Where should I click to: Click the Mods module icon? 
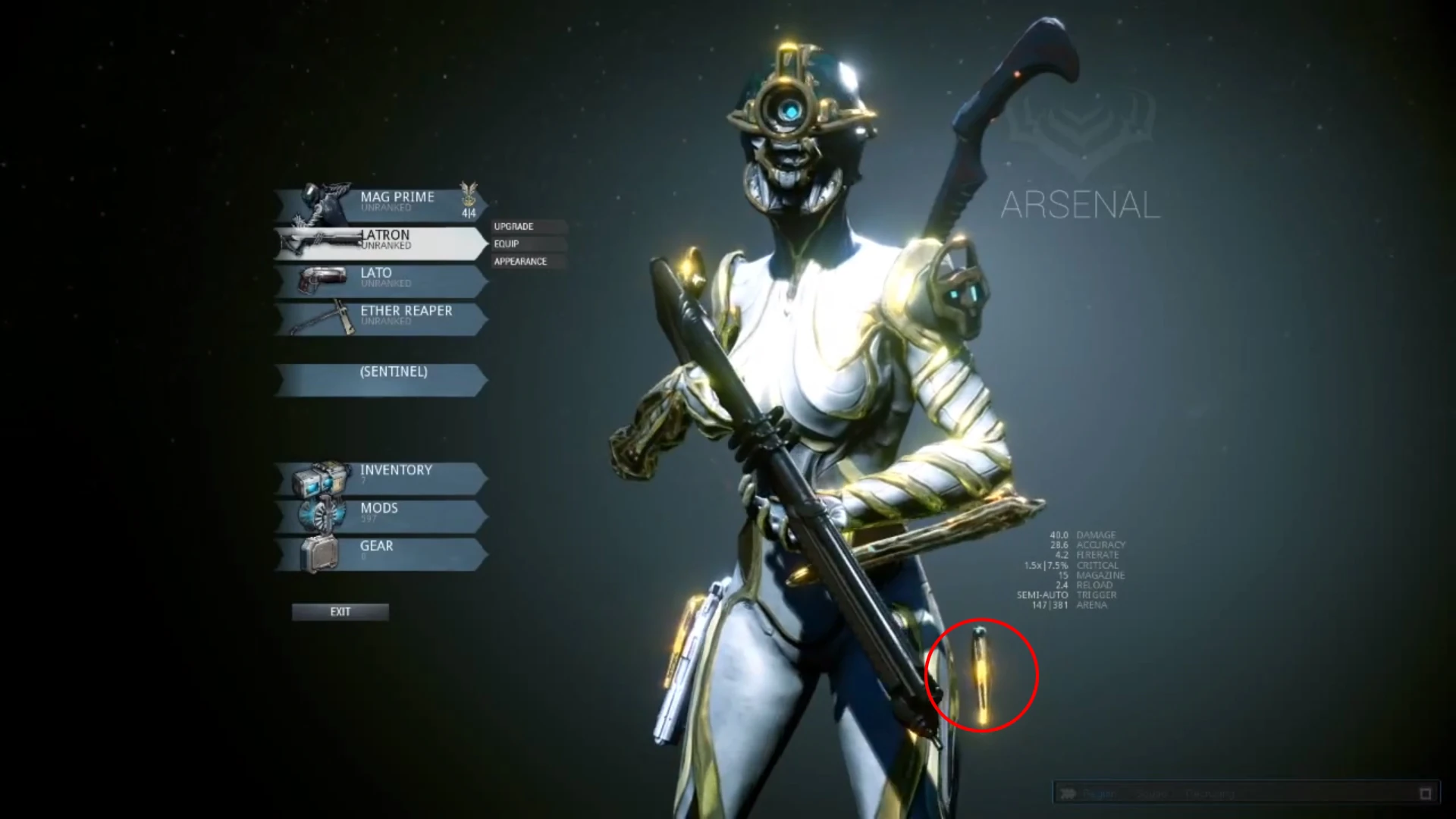(x=325, y=514)
